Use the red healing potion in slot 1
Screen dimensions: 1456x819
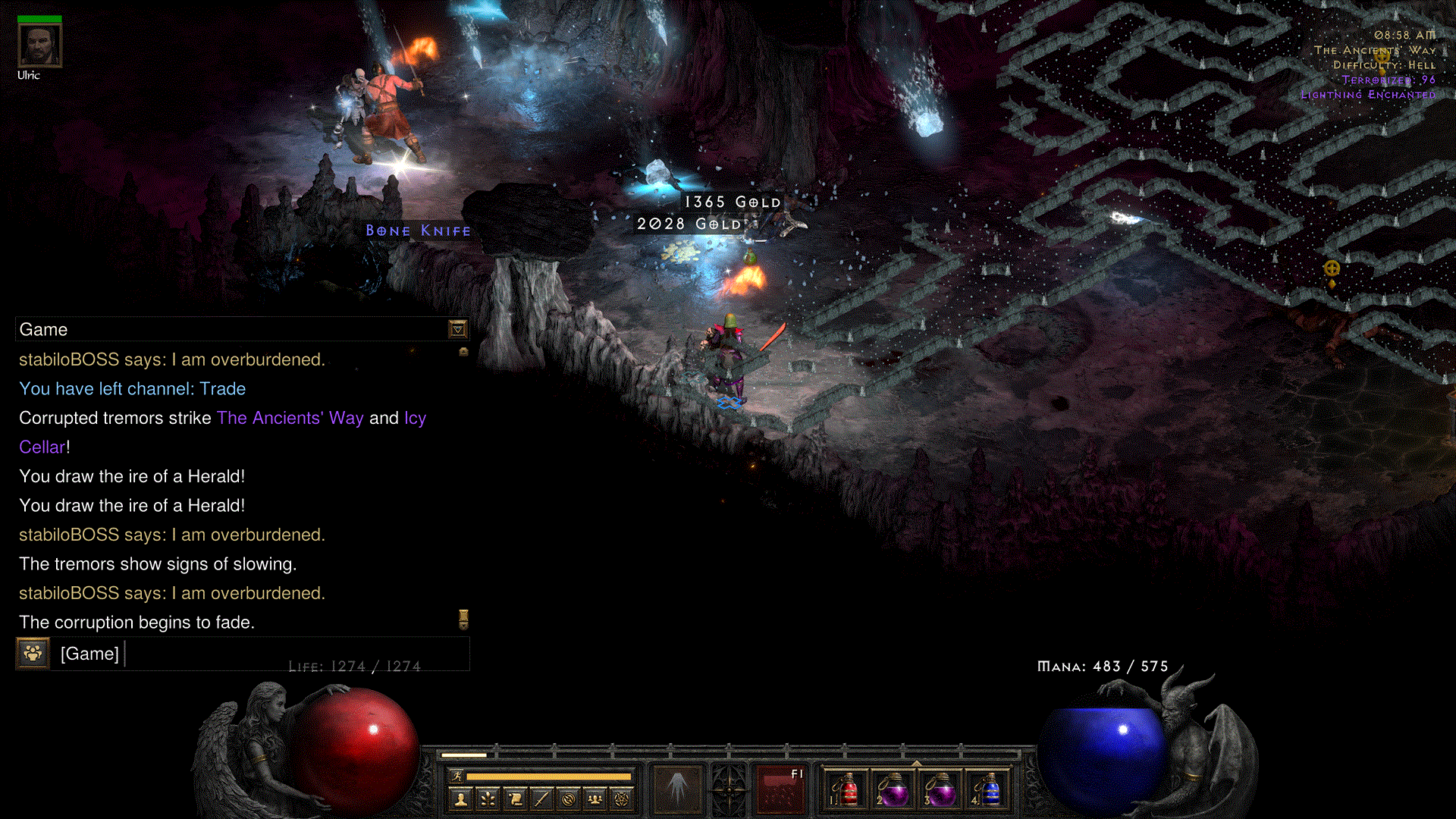(x=848, y=789)
